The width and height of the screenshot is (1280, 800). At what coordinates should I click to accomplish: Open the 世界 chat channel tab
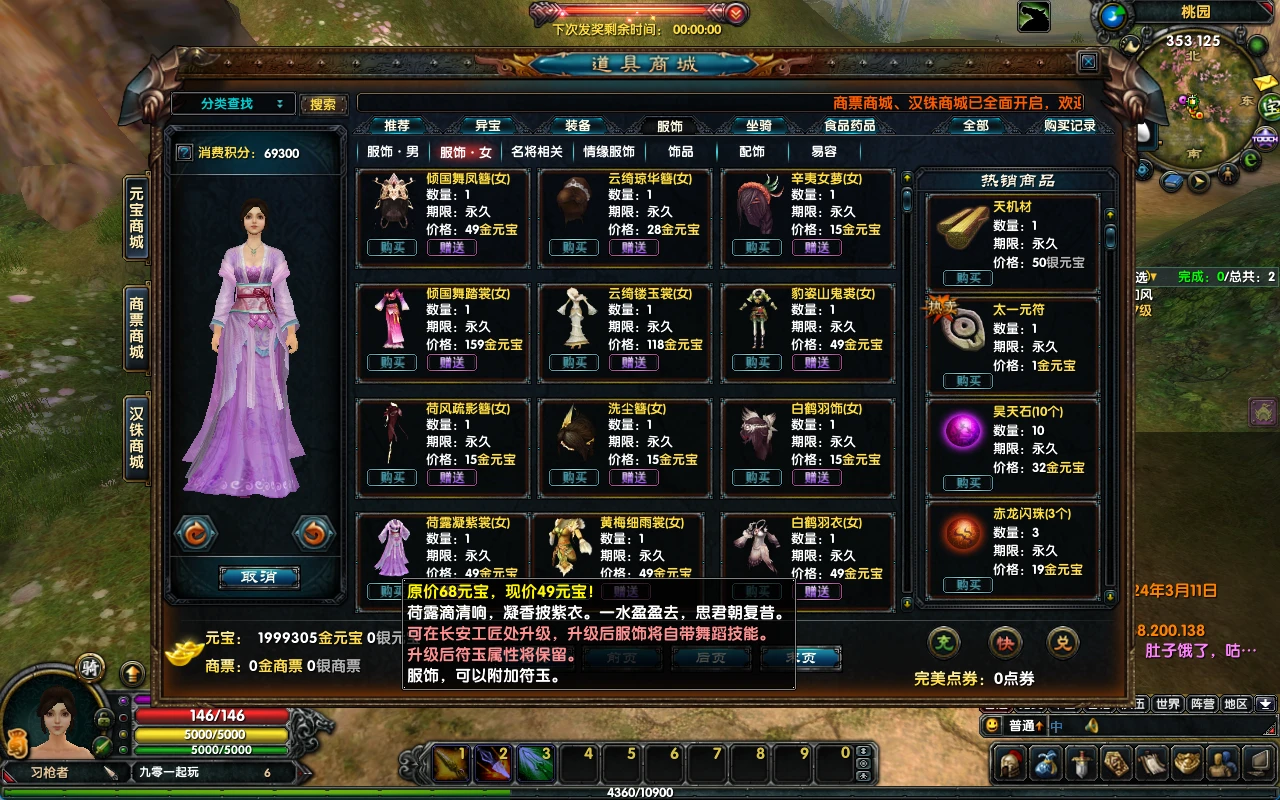(1168, 704)
